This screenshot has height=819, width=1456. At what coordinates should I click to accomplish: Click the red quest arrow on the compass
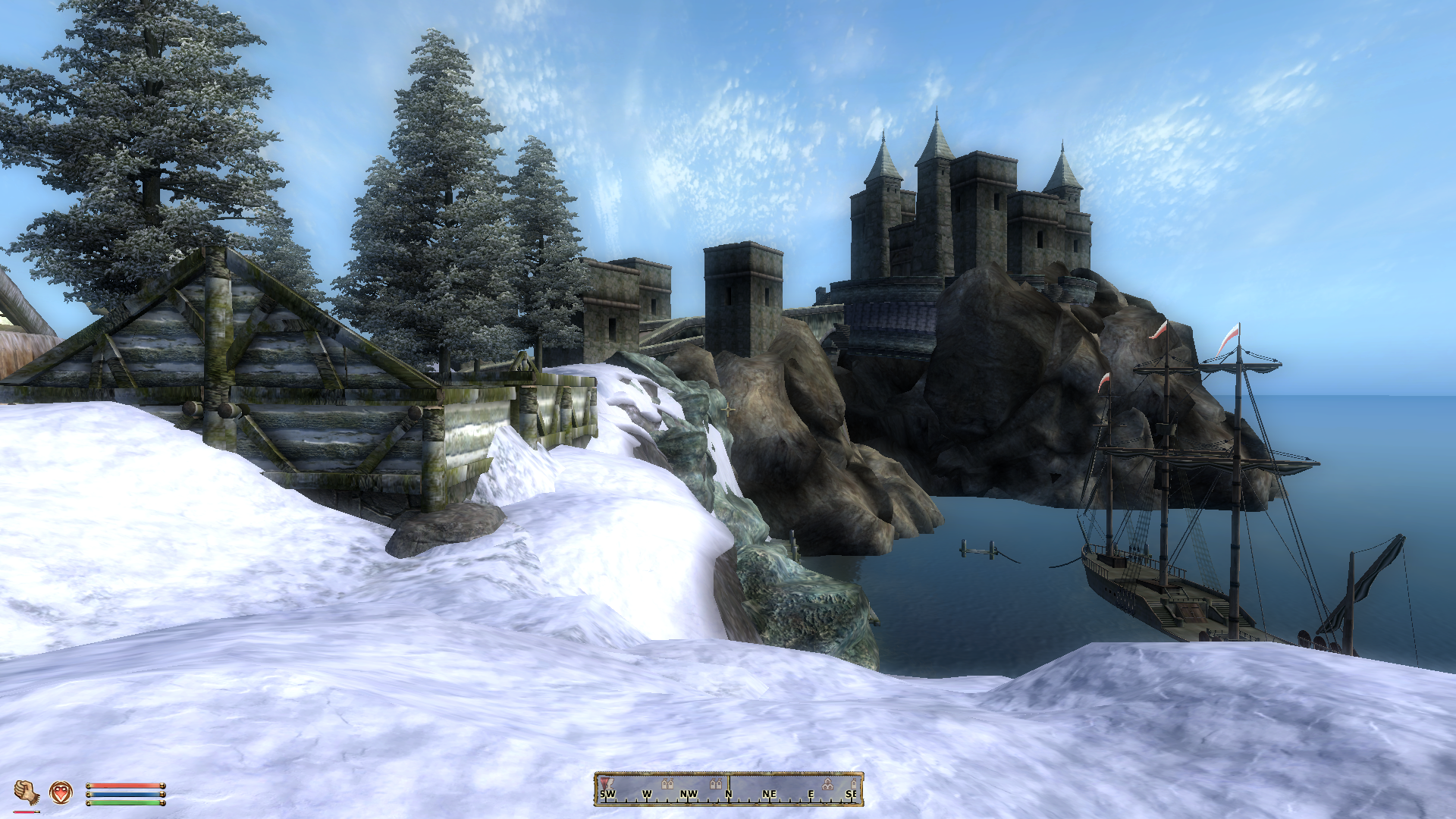click(604, 782)
